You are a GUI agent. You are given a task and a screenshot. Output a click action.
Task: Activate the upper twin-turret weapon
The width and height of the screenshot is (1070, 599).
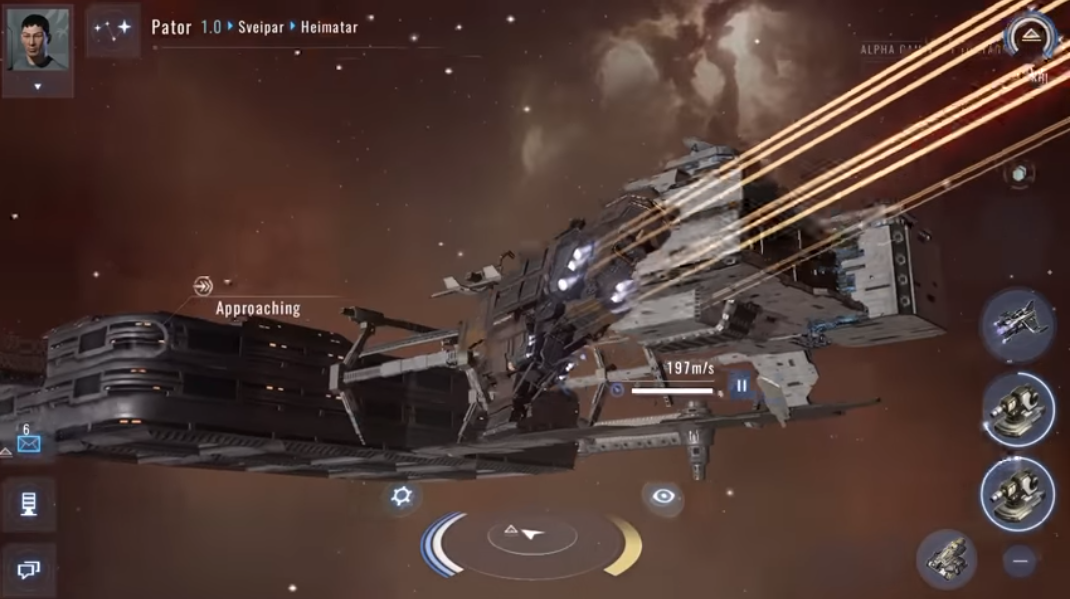coord(1016,408)
